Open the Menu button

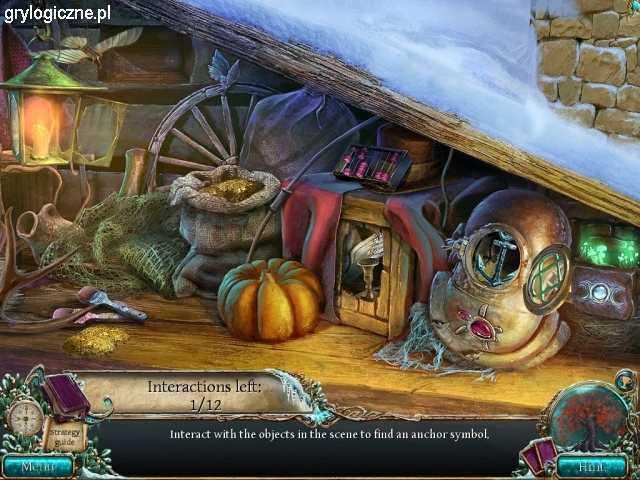[36, 465]
